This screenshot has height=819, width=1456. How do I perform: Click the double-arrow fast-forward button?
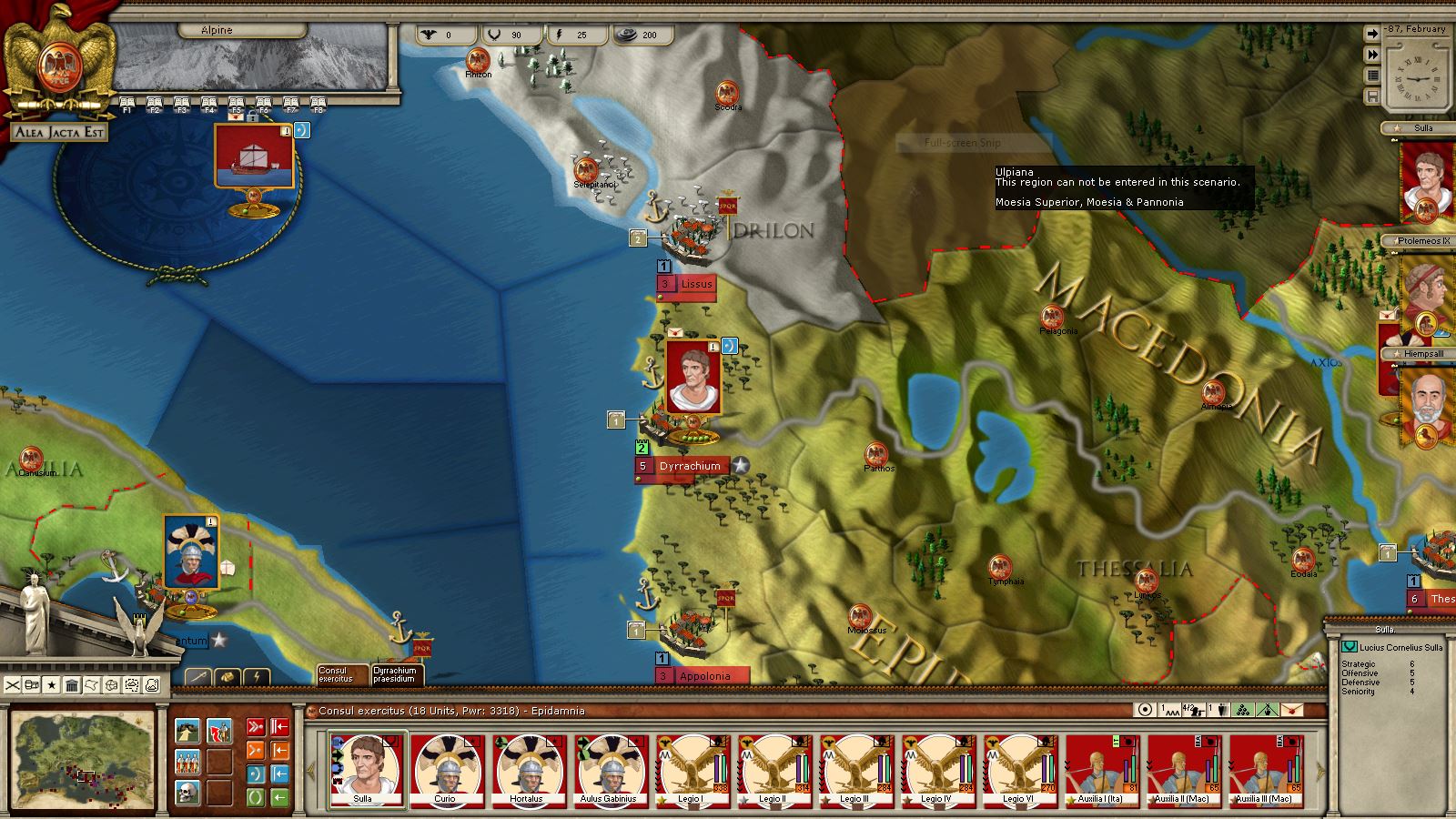pyautogui.click(x=1371, y=55)
